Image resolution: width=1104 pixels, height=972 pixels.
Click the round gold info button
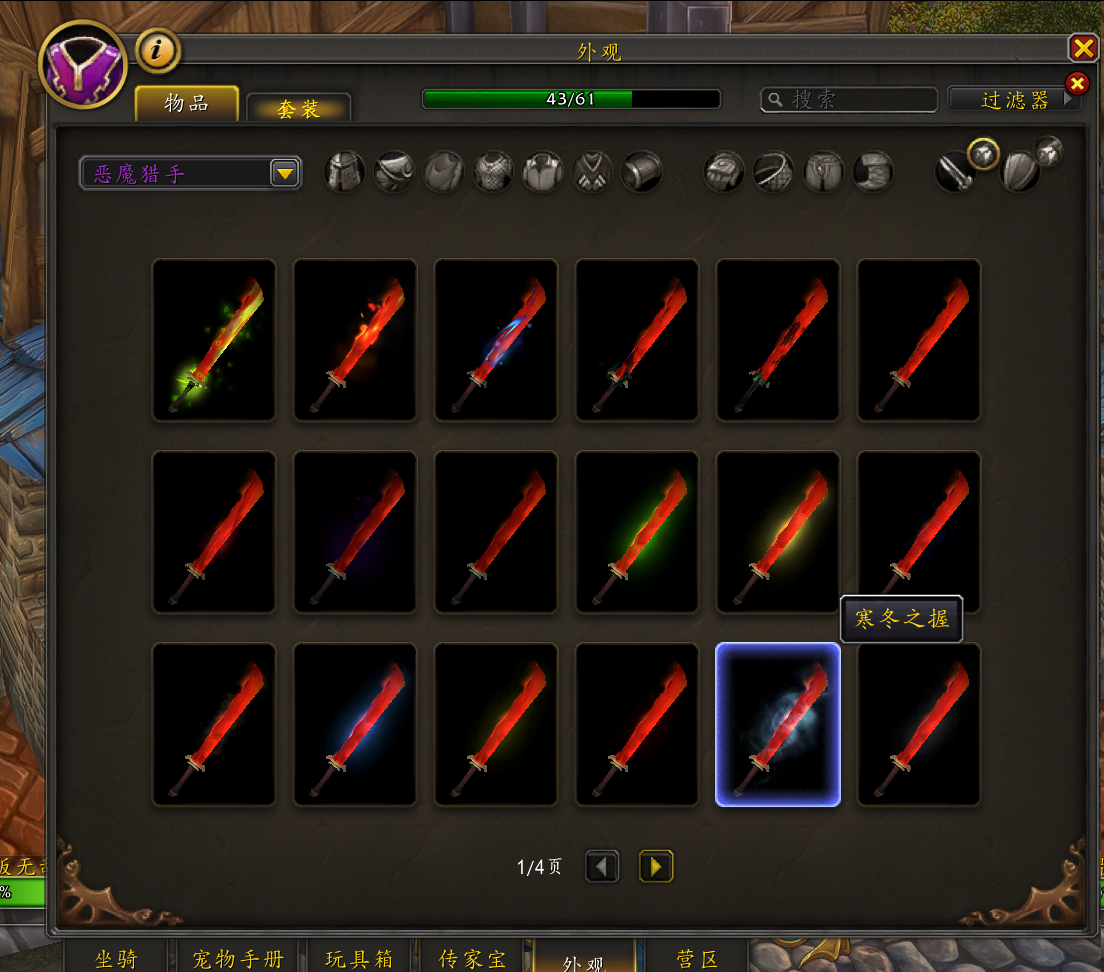pyautogui.click(x=158, y=49)
